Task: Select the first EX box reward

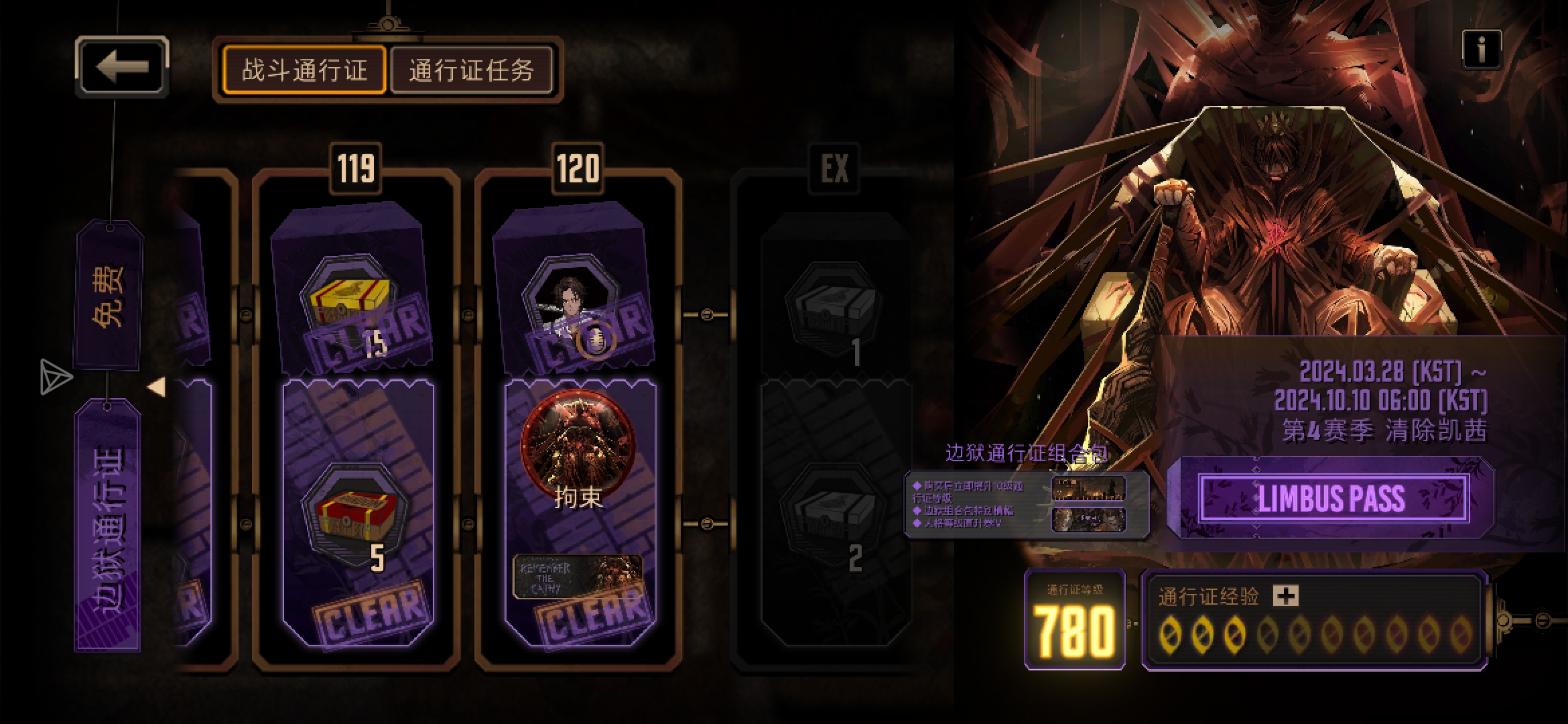Action: (834, 305)
